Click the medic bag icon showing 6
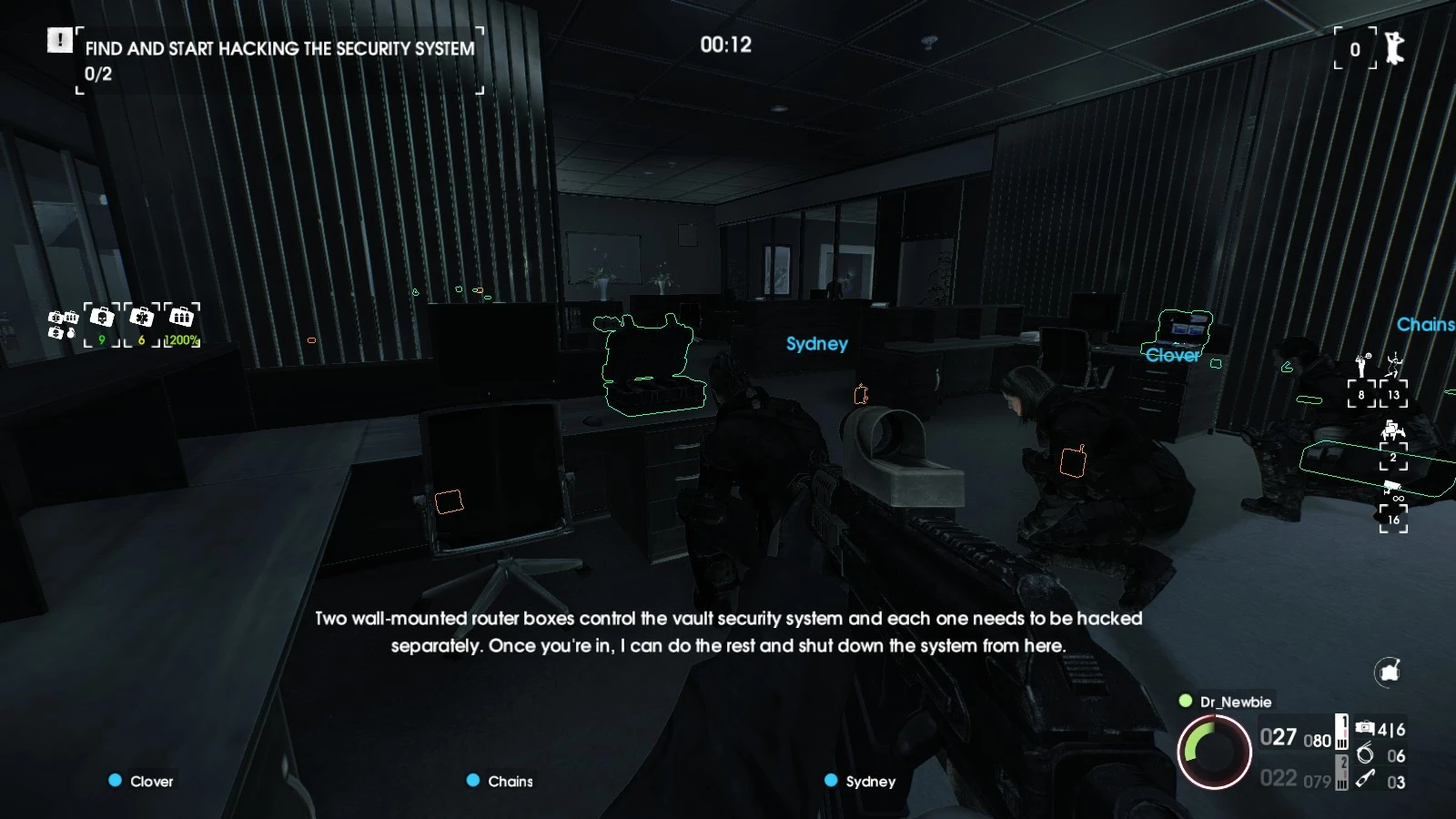Viewport: 1456px width, 819px height. [x=141, y=318]
